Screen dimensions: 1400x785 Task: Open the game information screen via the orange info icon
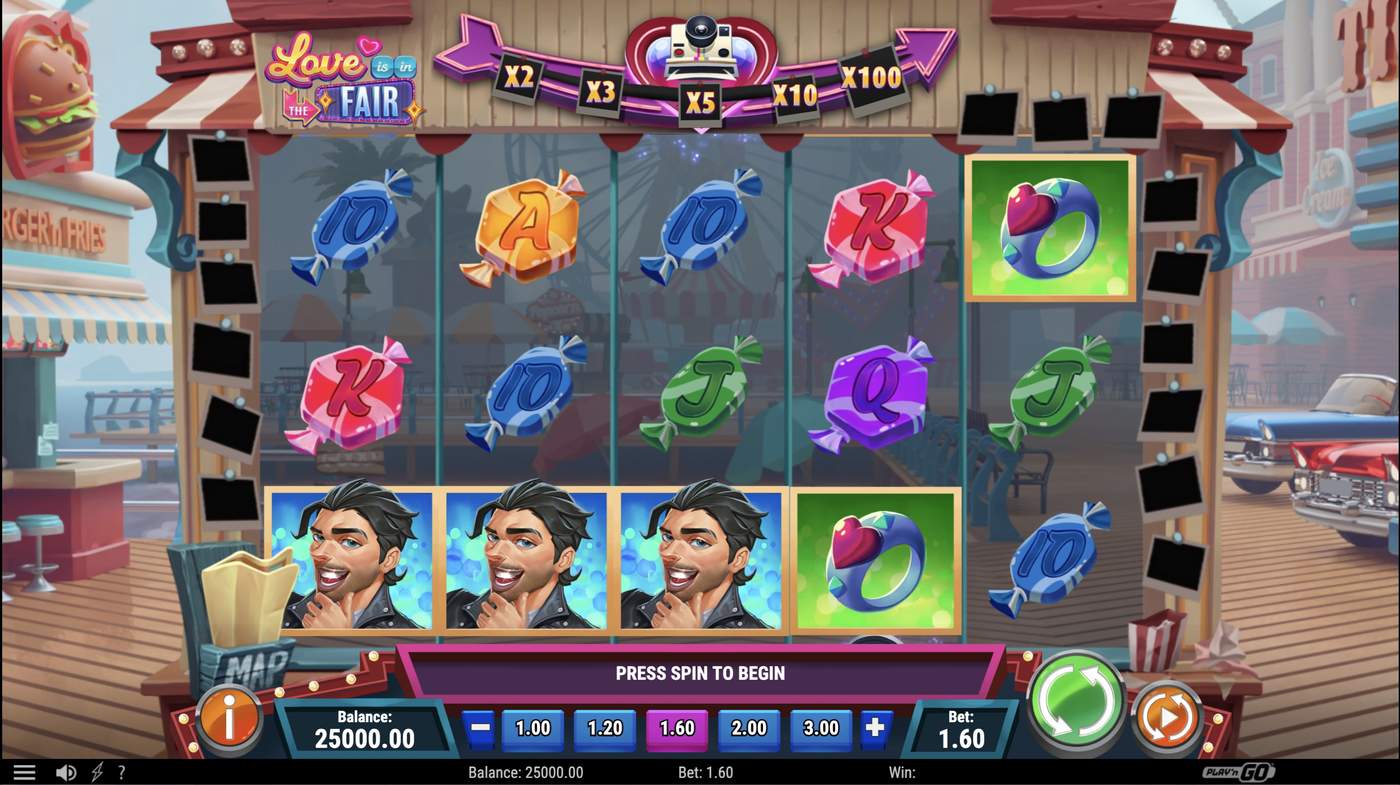click(229, 716)
